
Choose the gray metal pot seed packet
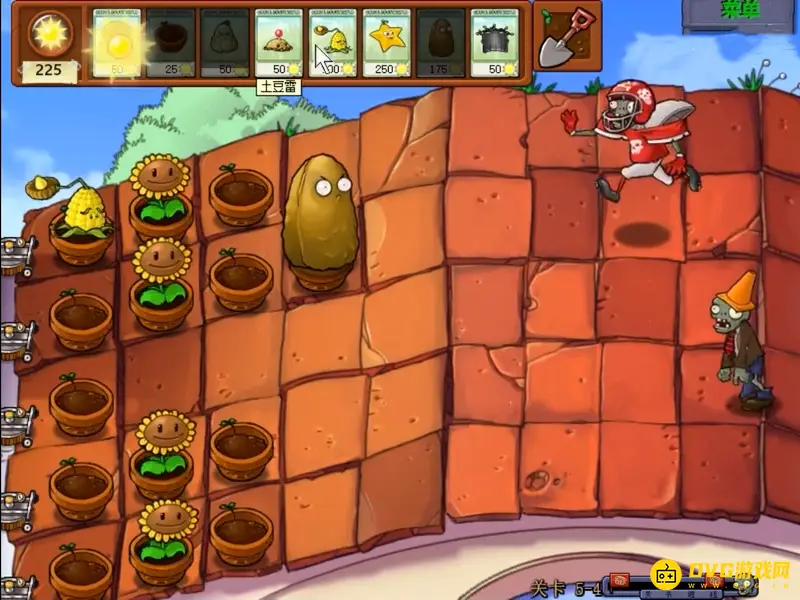click(495, 43)
